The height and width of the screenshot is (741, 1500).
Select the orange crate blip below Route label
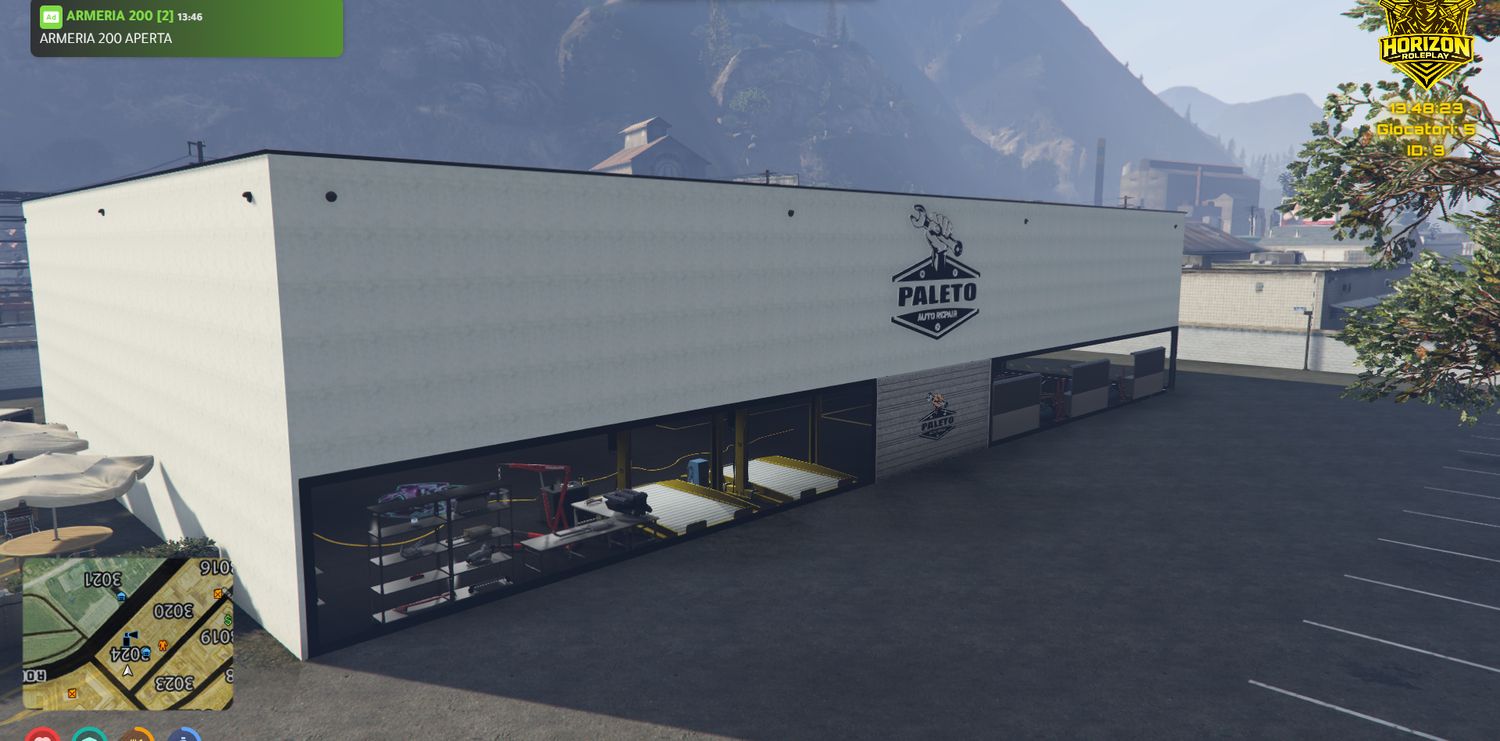(71, 692)
